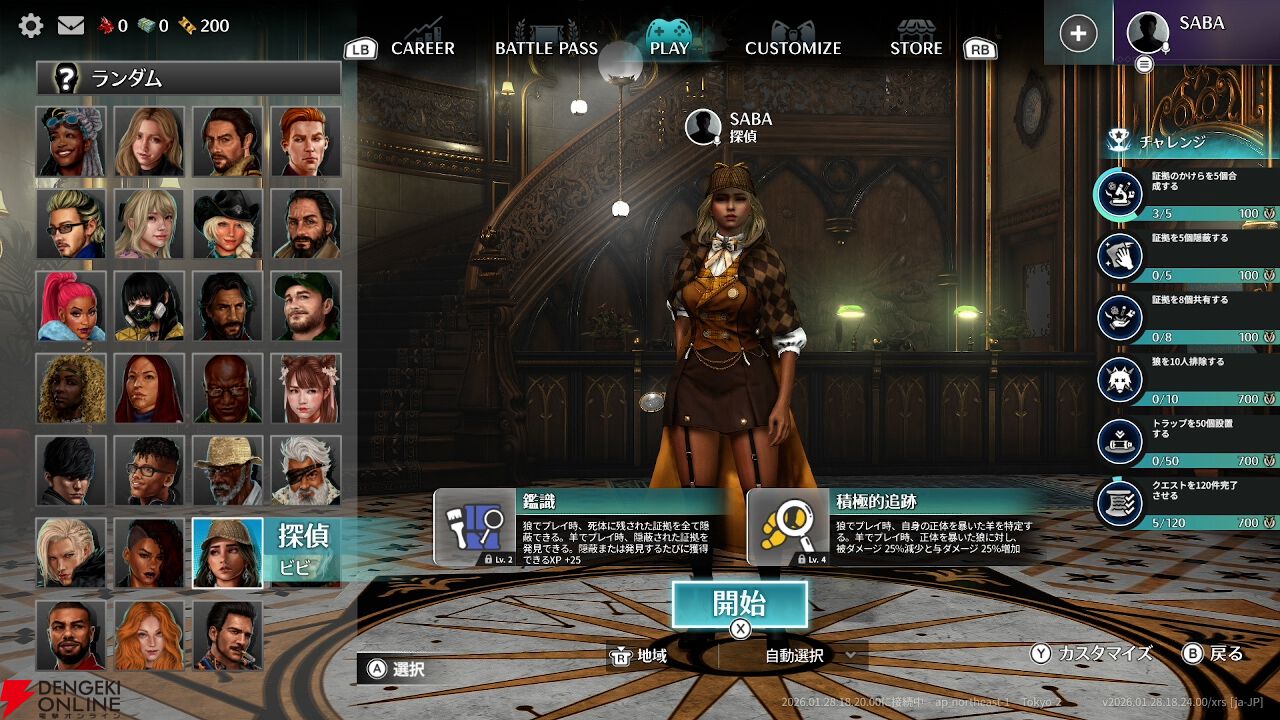
Task: Choose the ランダム random character option
Action: [189, 78]
